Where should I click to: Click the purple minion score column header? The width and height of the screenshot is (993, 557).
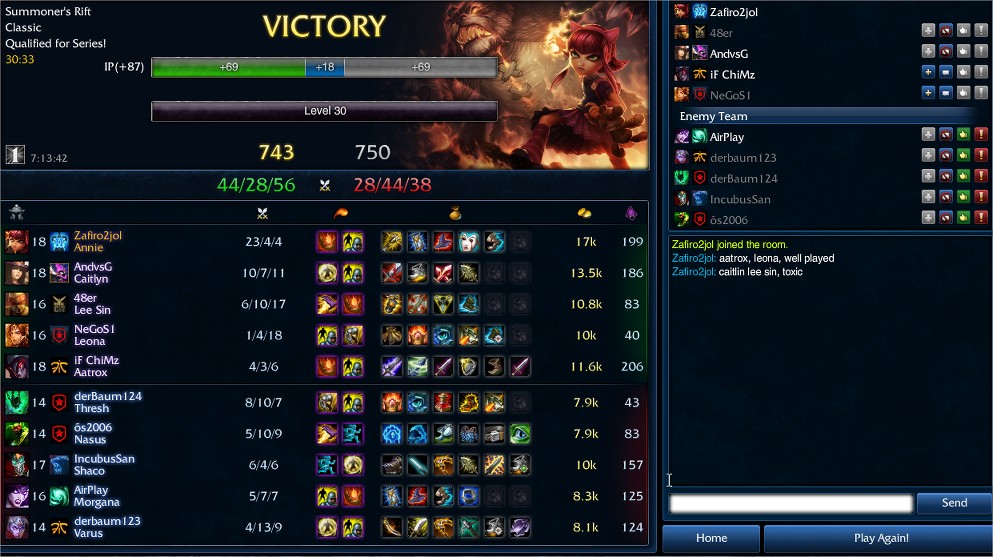pos(630,212)
